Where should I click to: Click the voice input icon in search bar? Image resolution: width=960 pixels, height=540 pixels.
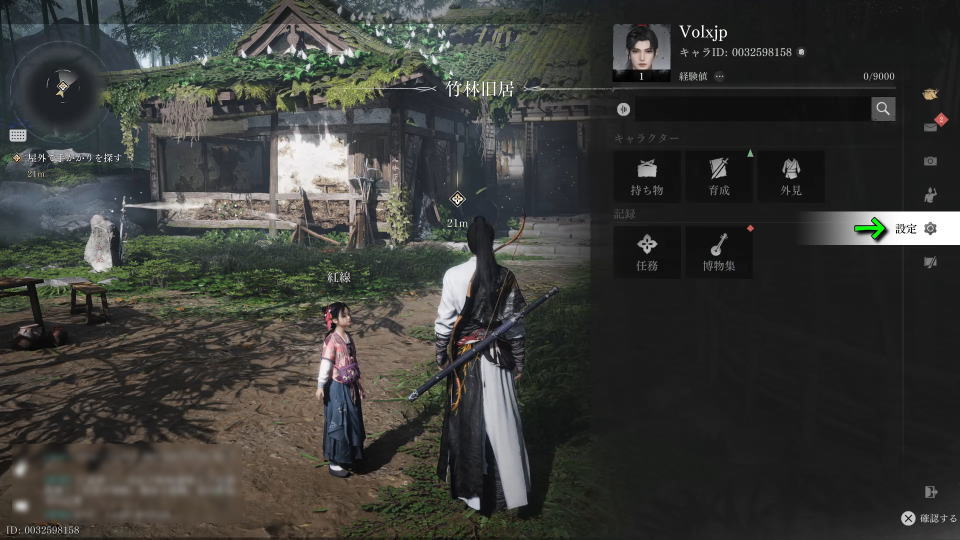tap(623, 109)
